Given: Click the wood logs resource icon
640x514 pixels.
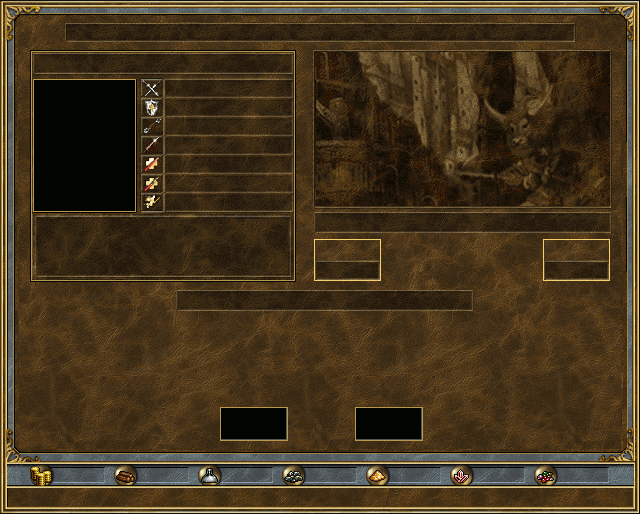Looking at the screenshot, I should (x=125, y=476).
